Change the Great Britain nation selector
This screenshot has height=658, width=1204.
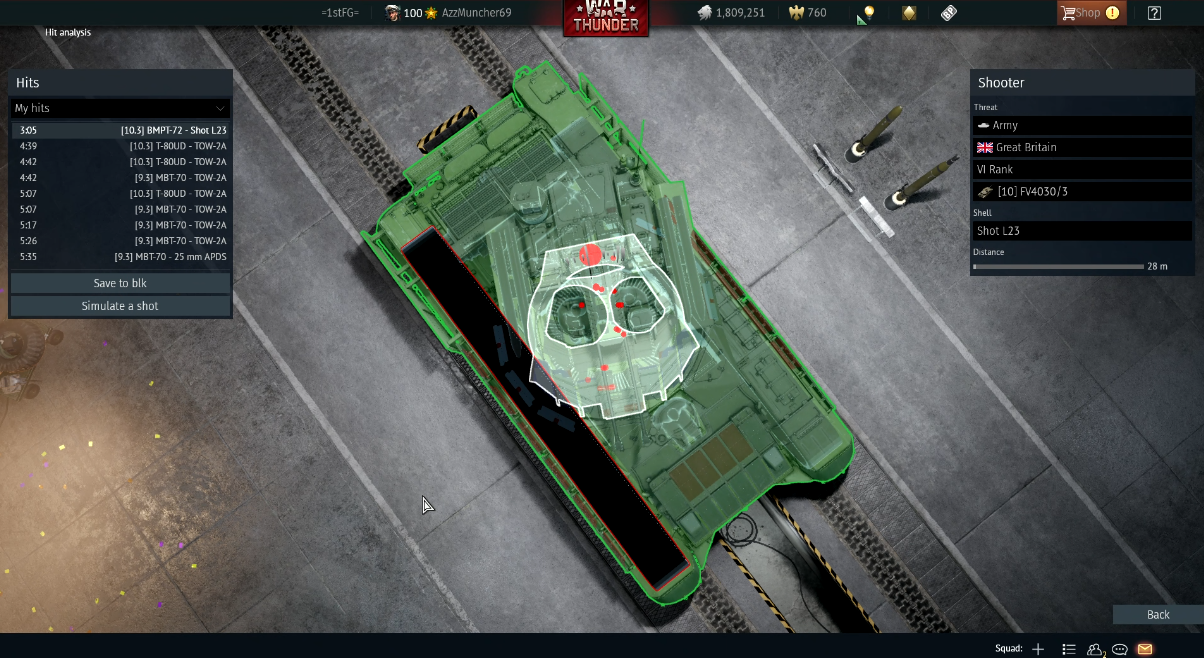(1081, 147)
